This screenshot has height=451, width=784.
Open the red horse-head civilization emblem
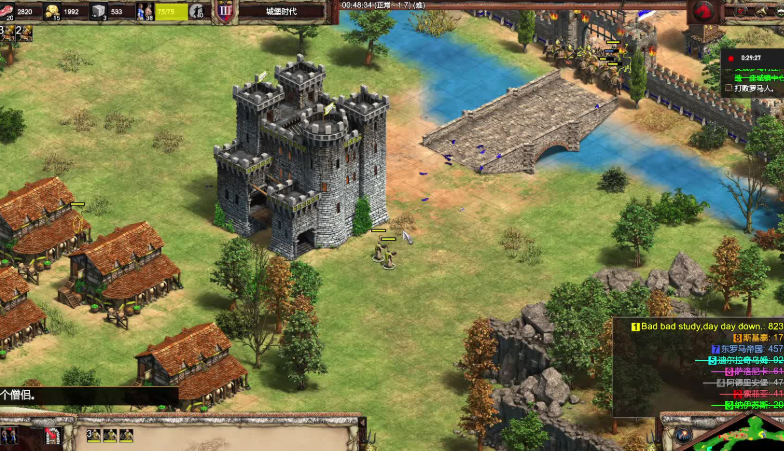pos(703,11)
